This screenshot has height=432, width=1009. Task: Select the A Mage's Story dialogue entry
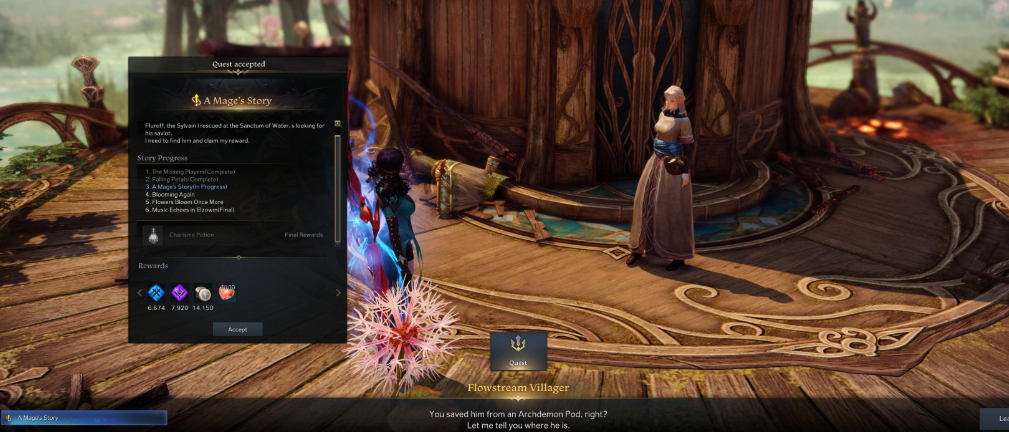[84, 417]
